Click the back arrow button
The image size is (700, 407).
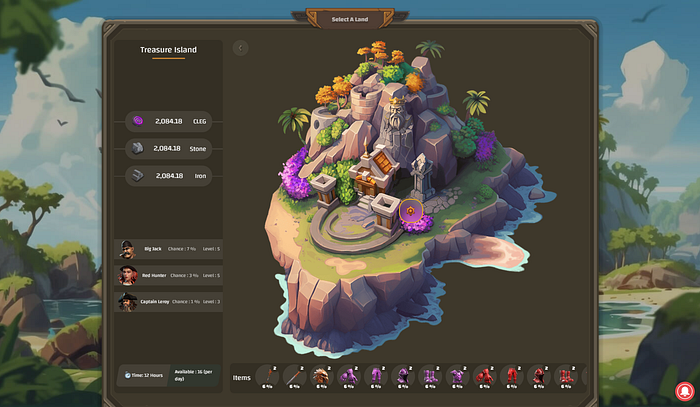[x=240, y=47]
